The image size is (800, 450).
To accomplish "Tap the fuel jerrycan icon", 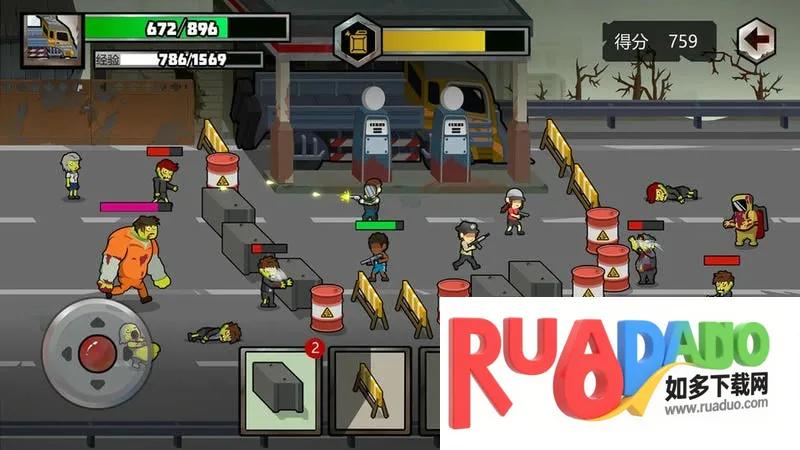I will pyautogui.click(x=356, y=40).
